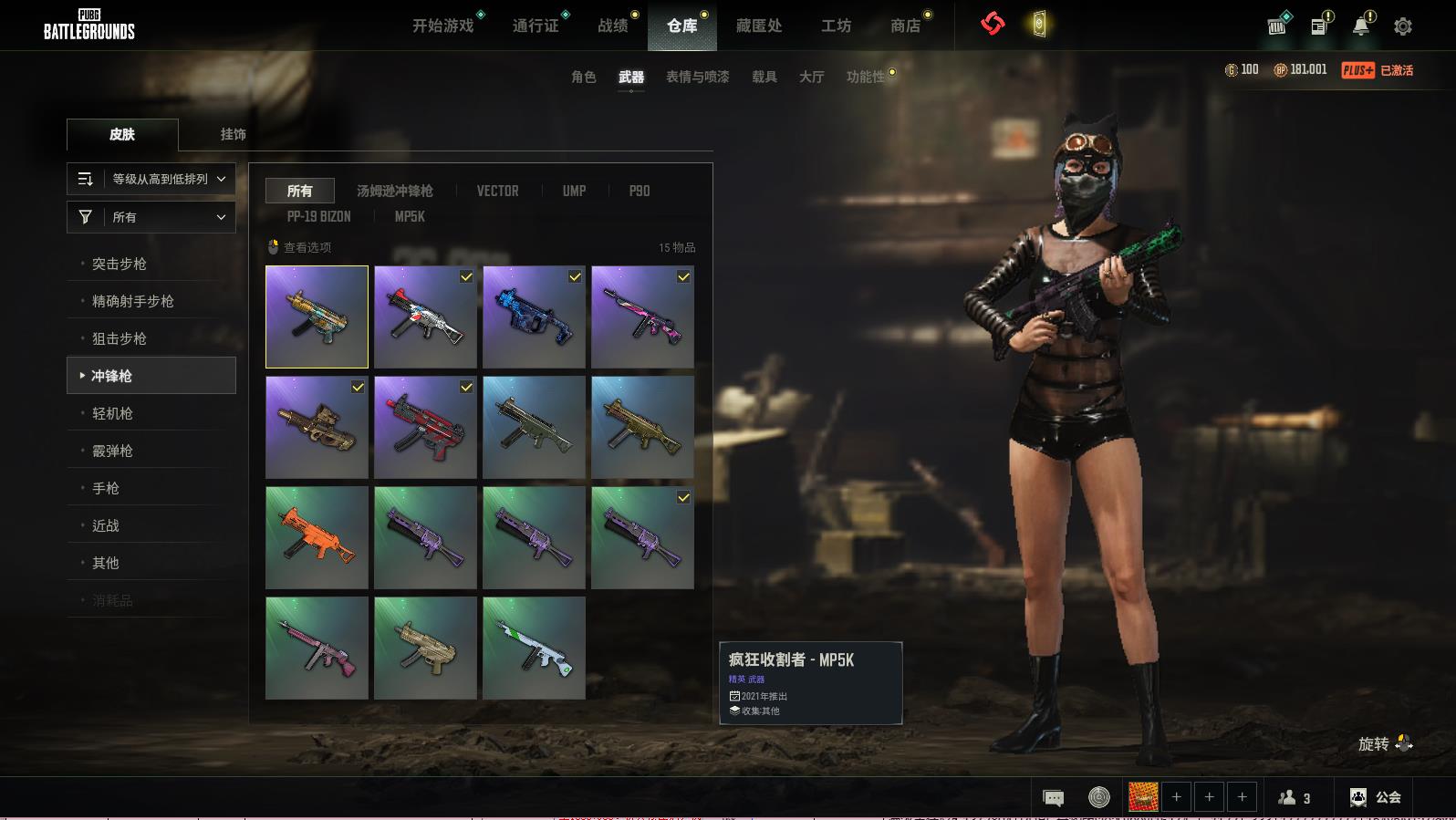Filter skins by 汤姆逊冲锋枪
Image resolution: width=1456 pixels, height=820 pixels.
pos(394,191)
